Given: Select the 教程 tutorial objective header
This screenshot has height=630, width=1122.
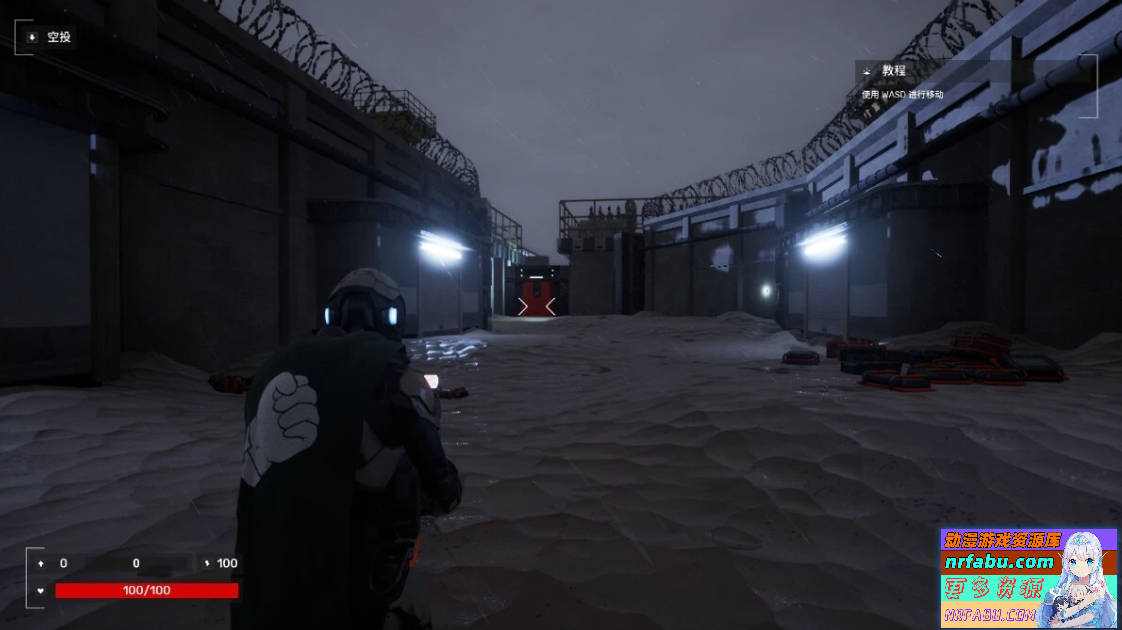Looking at the screenshot, I should pyautogui.click(x=893, y=71).
